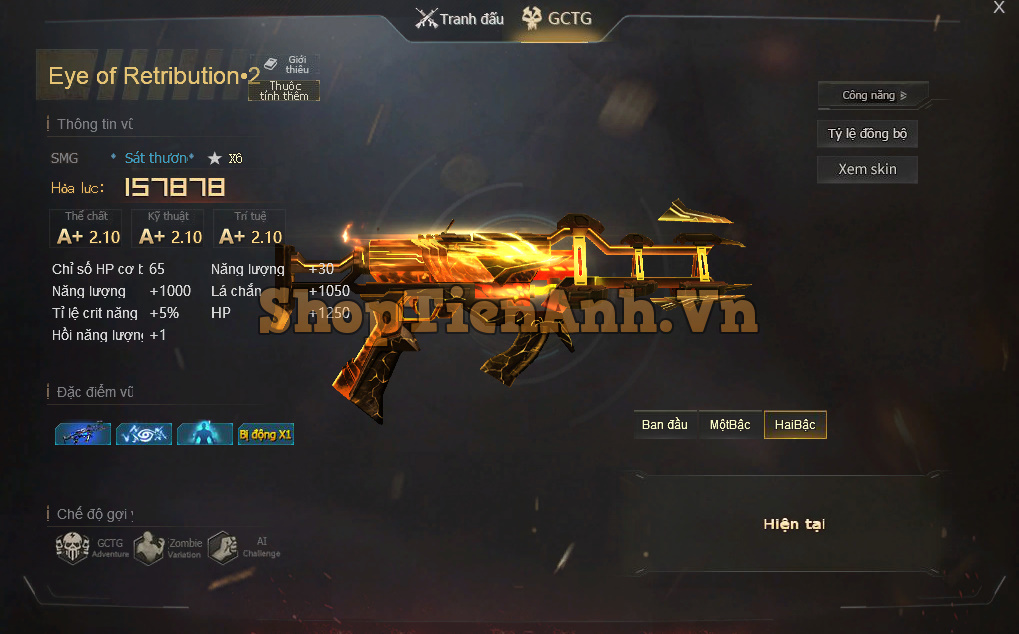Inspect the swirling eye trait icon
This screenshot has width=1019, height=634.
pyautogui.click(x=144, y=434)
